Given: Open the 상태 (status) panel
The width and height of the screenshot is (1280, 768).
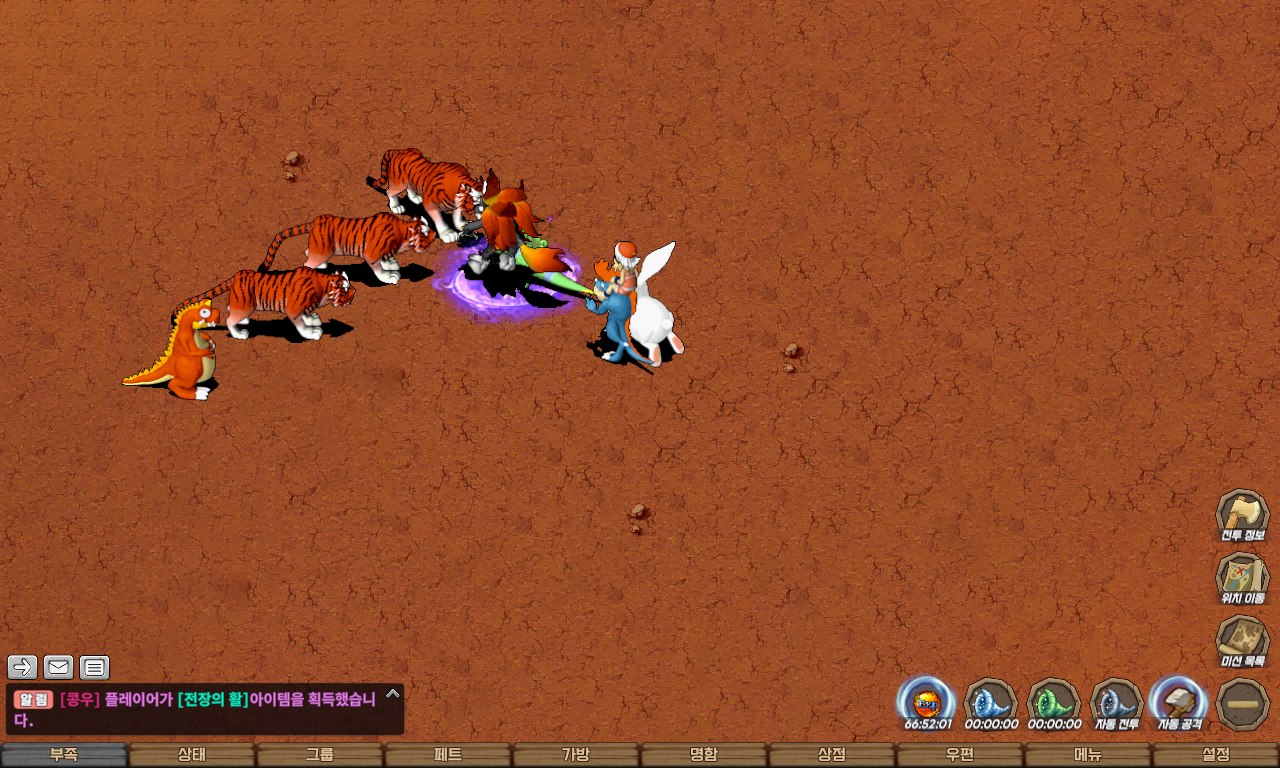Looking at the screenshot, I should coord(192,755).
